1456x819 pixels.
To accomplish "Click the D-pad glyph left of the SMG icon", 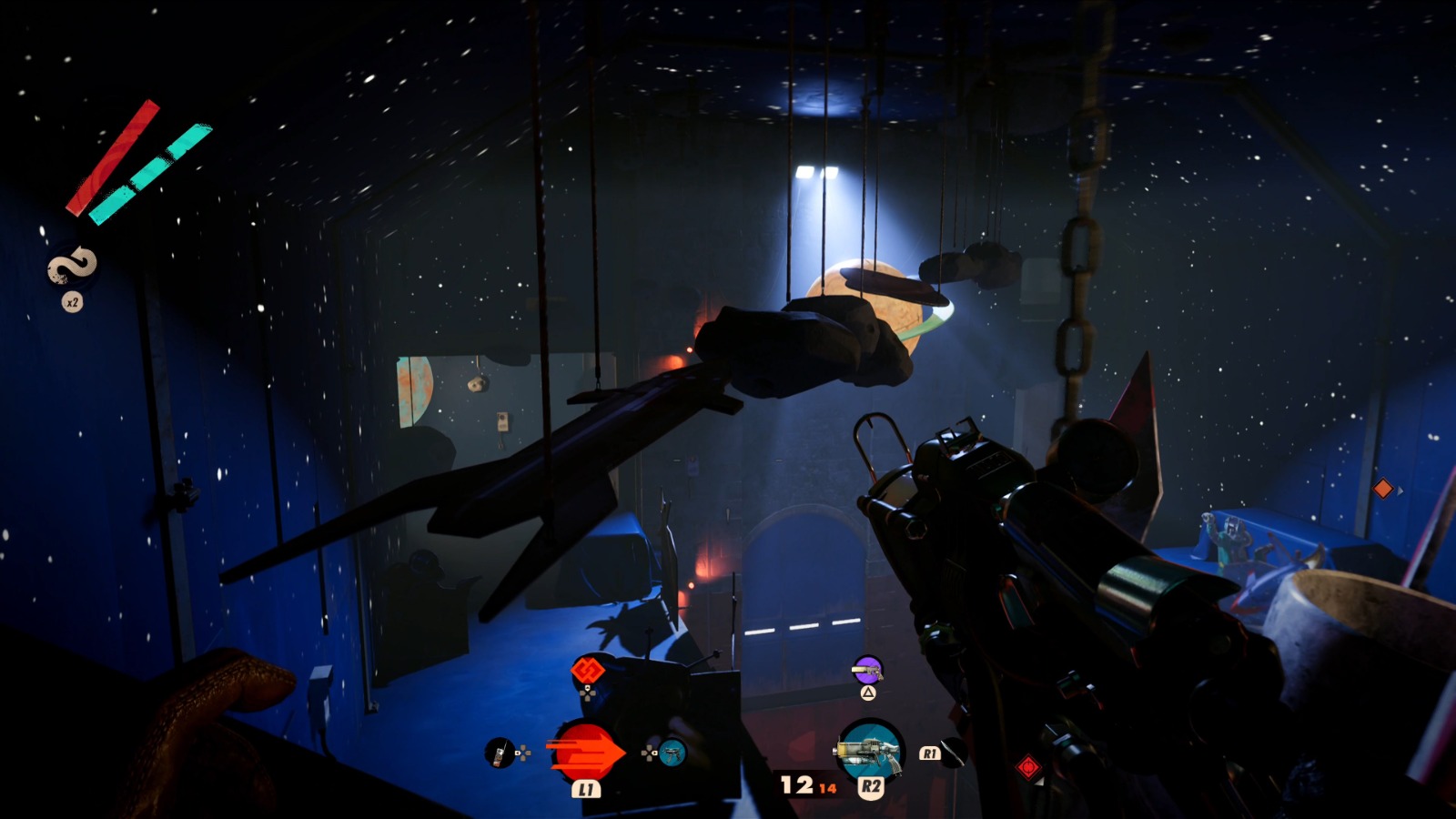I will pos(649,753).
